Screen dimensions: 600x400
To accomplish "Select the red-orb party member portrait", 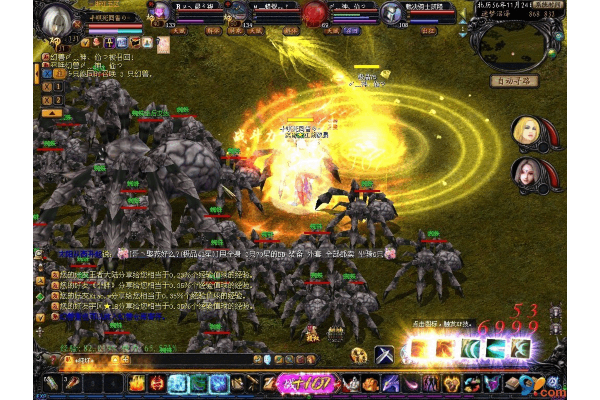I will click(315, 13).
